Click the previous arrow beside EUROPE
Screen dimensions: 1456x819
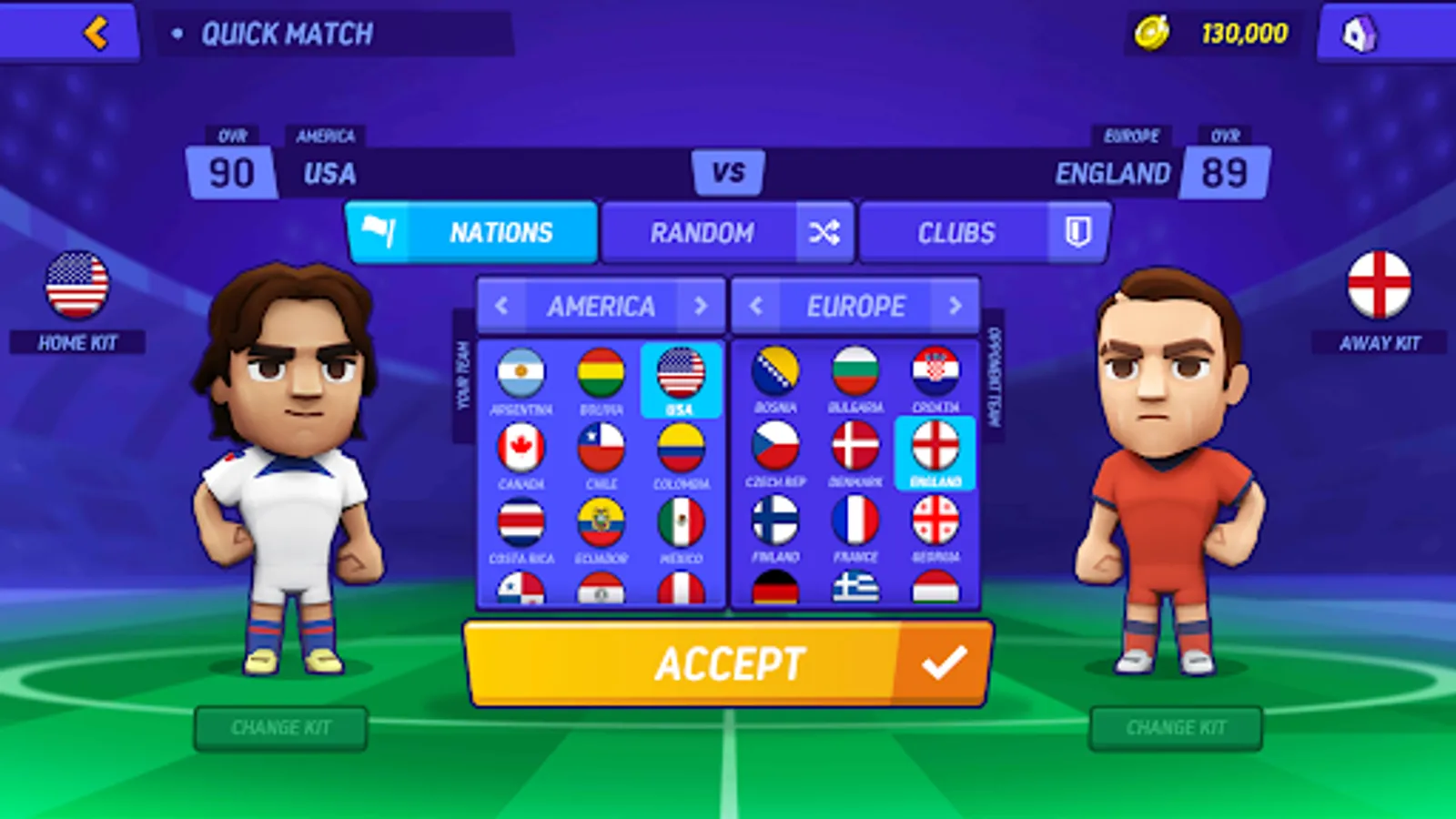point(753,306)
